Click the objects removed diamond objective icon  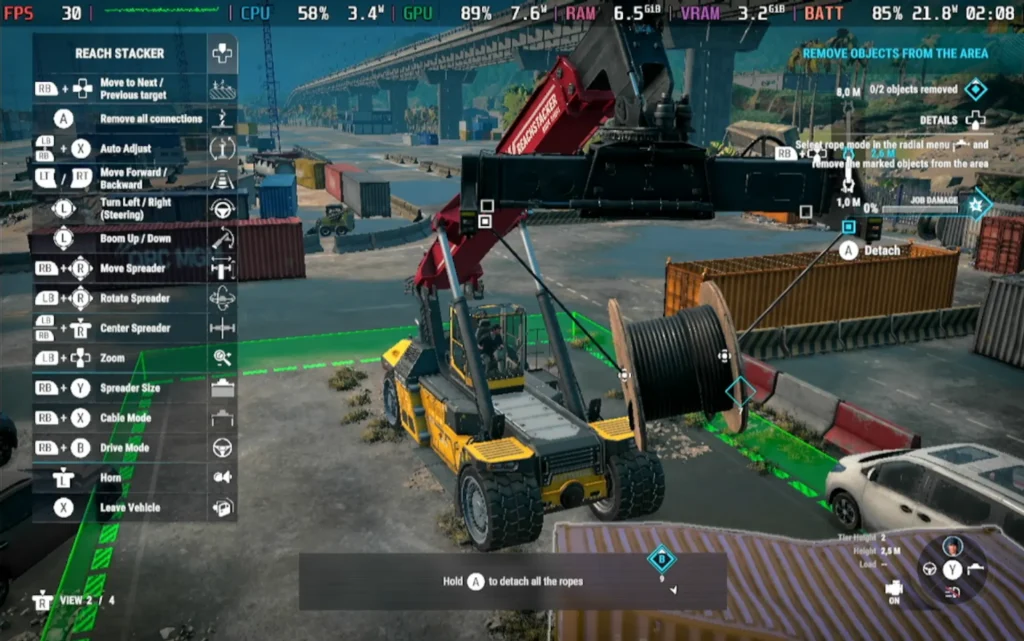tap(975, 90)
